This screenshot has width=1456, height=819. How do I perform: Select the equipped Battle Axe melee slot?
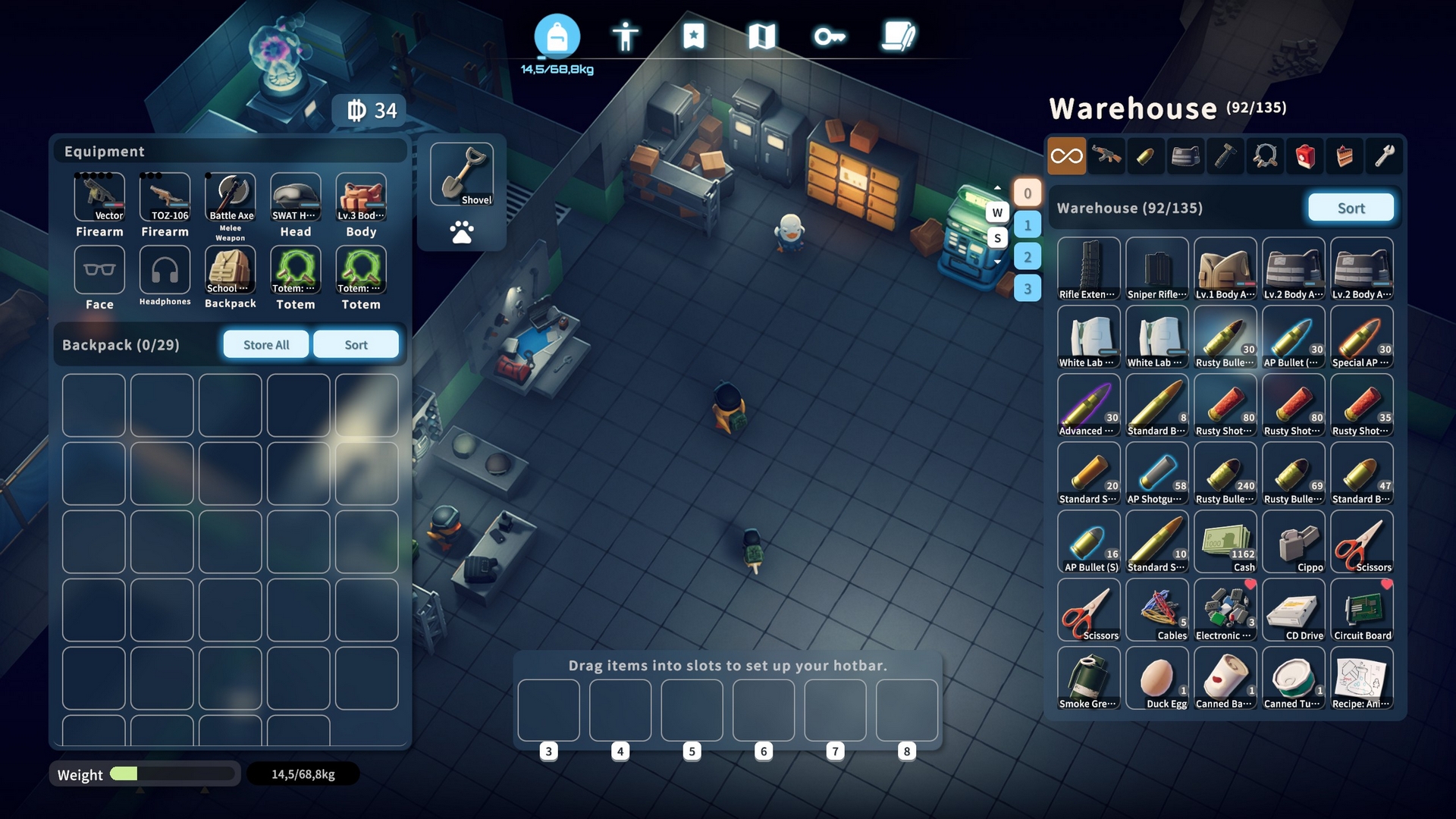click(x=231, y=197)
